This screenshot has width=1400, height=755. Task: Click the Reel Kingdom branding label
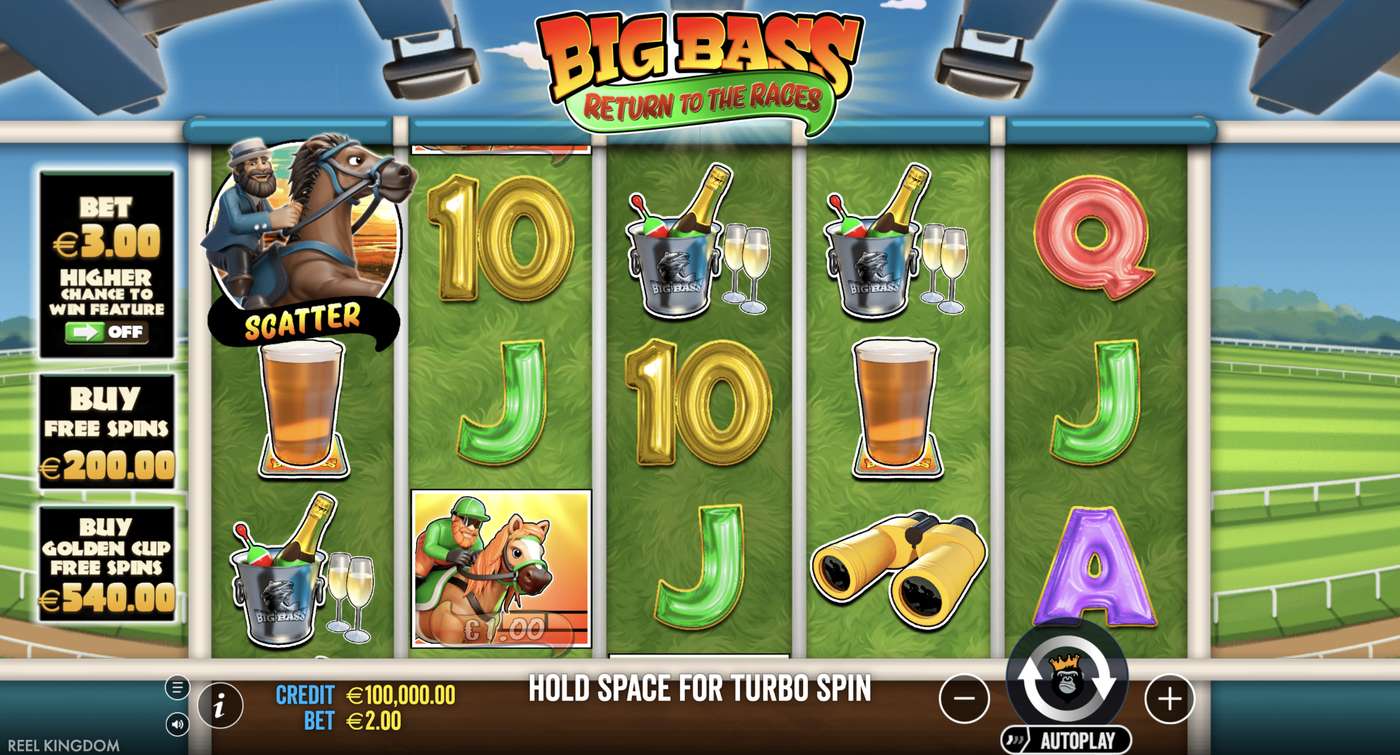pyautogui.click(x=63, y=743)
